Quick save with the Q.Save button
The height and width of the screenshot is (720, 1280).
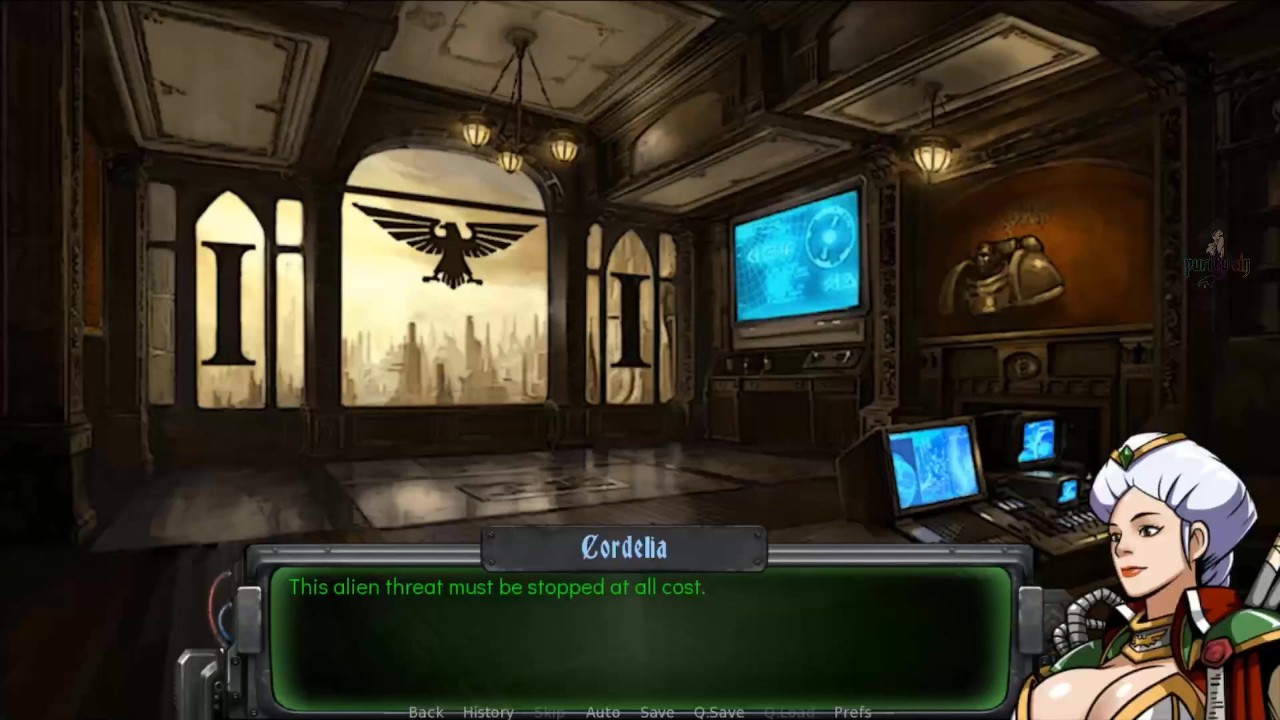point(719,712)
